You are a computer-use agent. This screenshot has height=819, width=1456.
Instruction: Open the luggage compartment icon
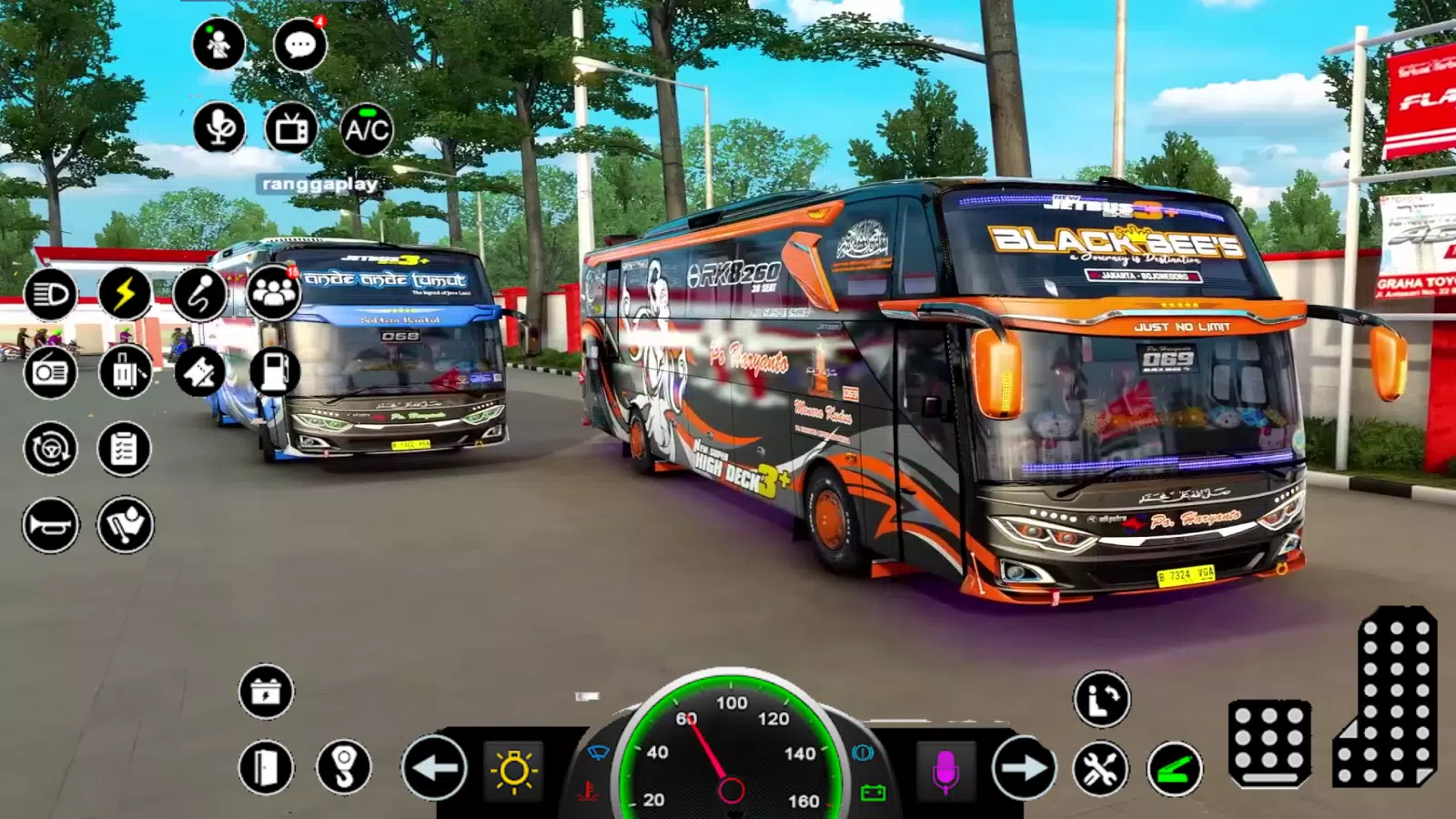pyautogui.click(x=125, y=371)
